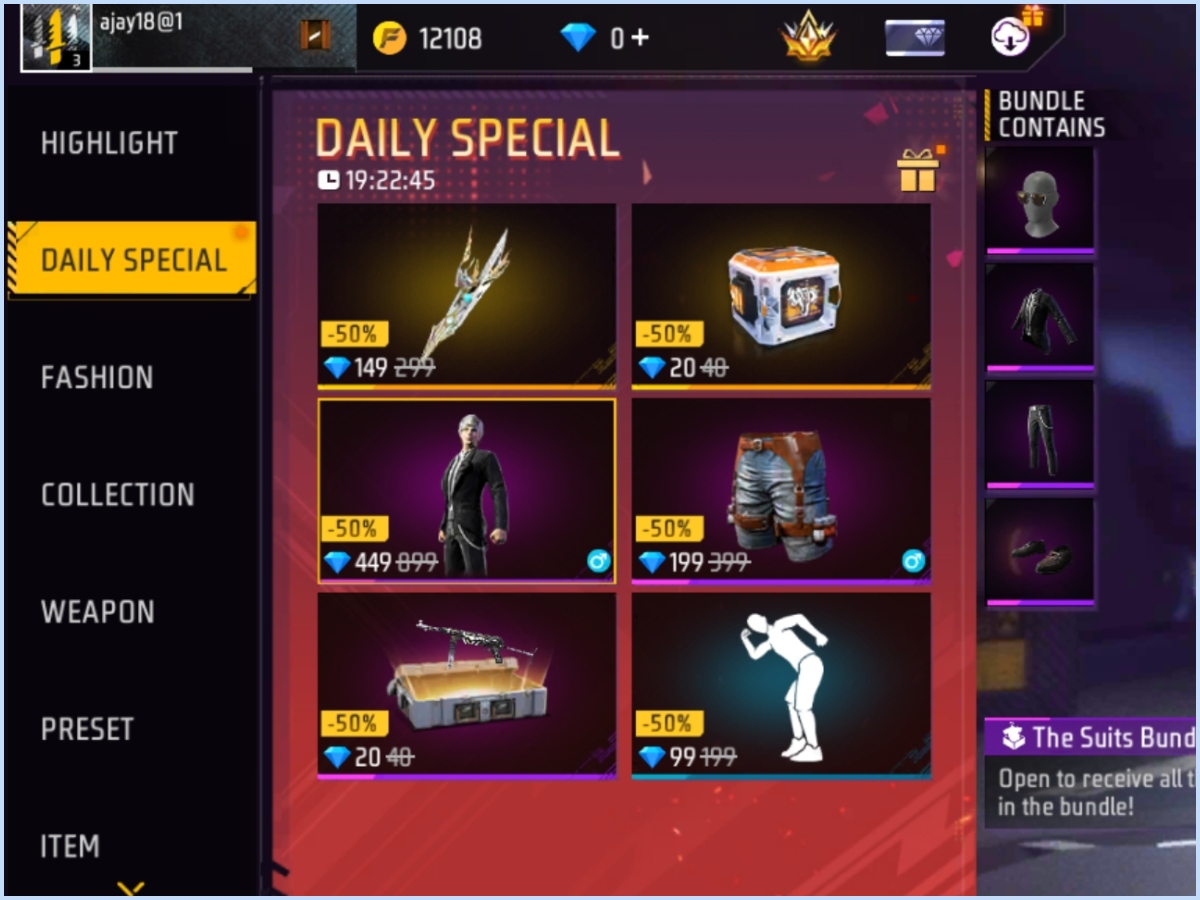Image resolution: width=1200 pixels, height=900 pixels.
Task: View the bundle's mask with sunglasses item
Action: [x=1039, y=199]
